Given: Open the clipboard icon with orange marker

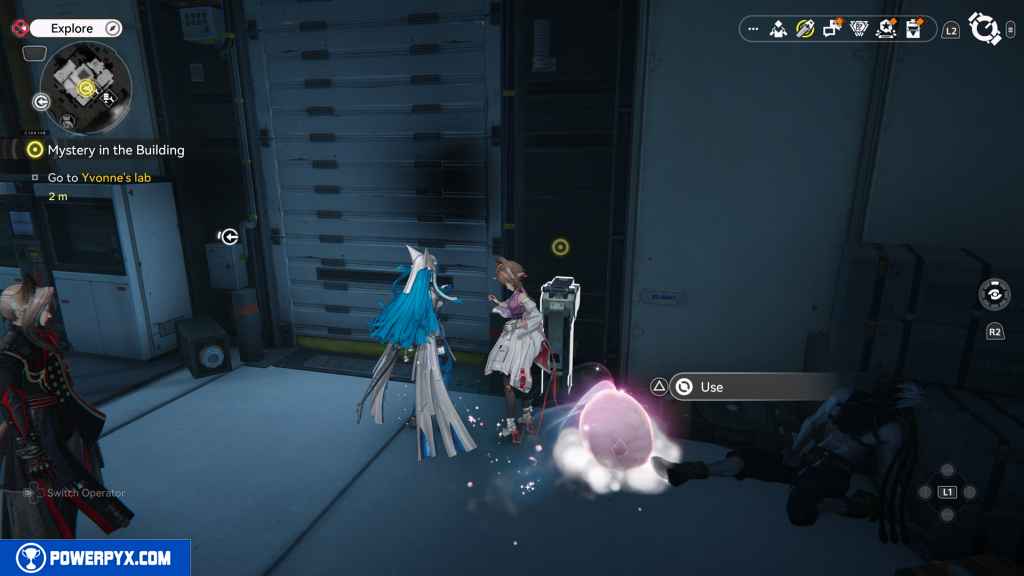Looking at the screenshot, I should 913,30.
